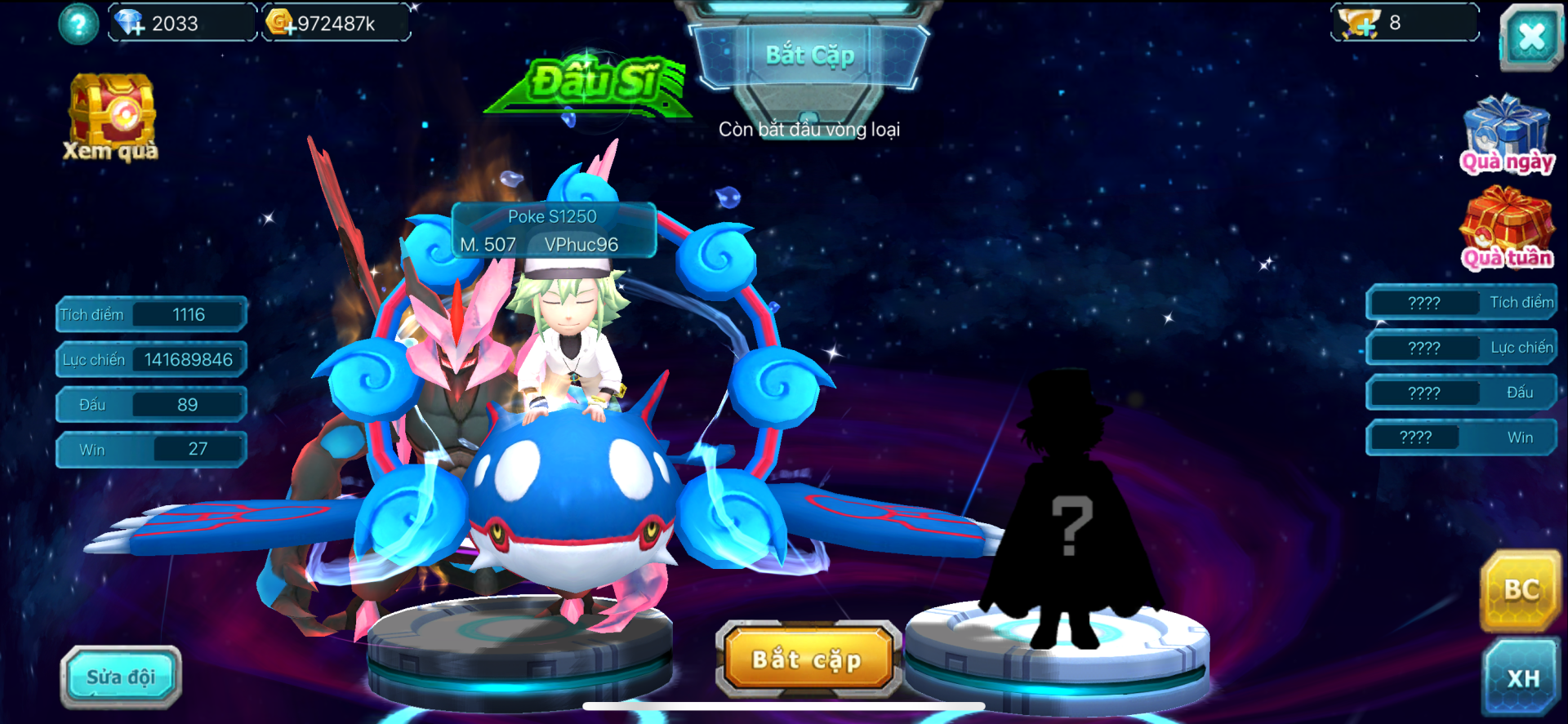
Task: Show the XH ranking button
Action: [x=1522, y=678]
